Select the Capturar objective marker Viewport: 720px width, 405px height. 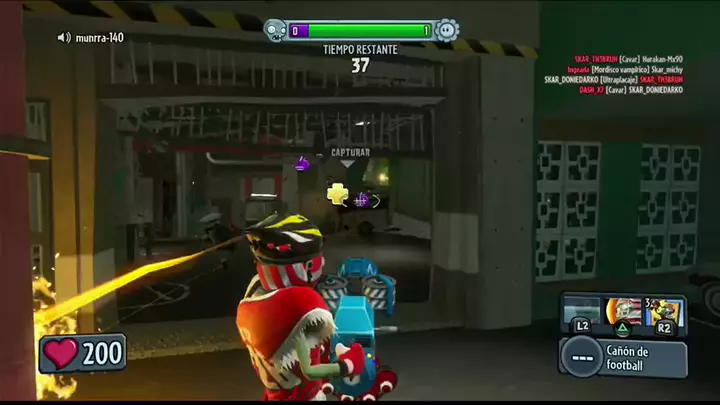pos(350,154)
